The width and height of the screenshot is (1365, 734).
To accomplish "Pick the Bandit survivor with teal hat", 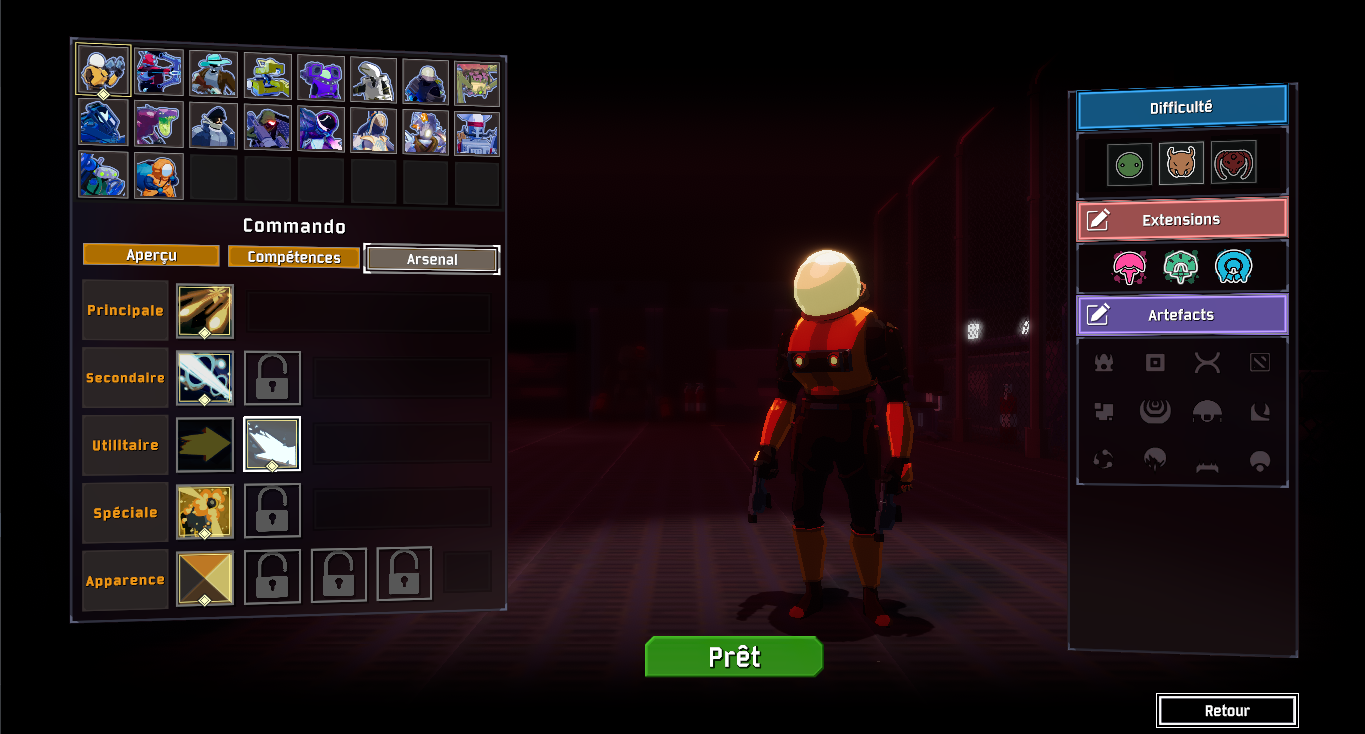I will 213,75.
